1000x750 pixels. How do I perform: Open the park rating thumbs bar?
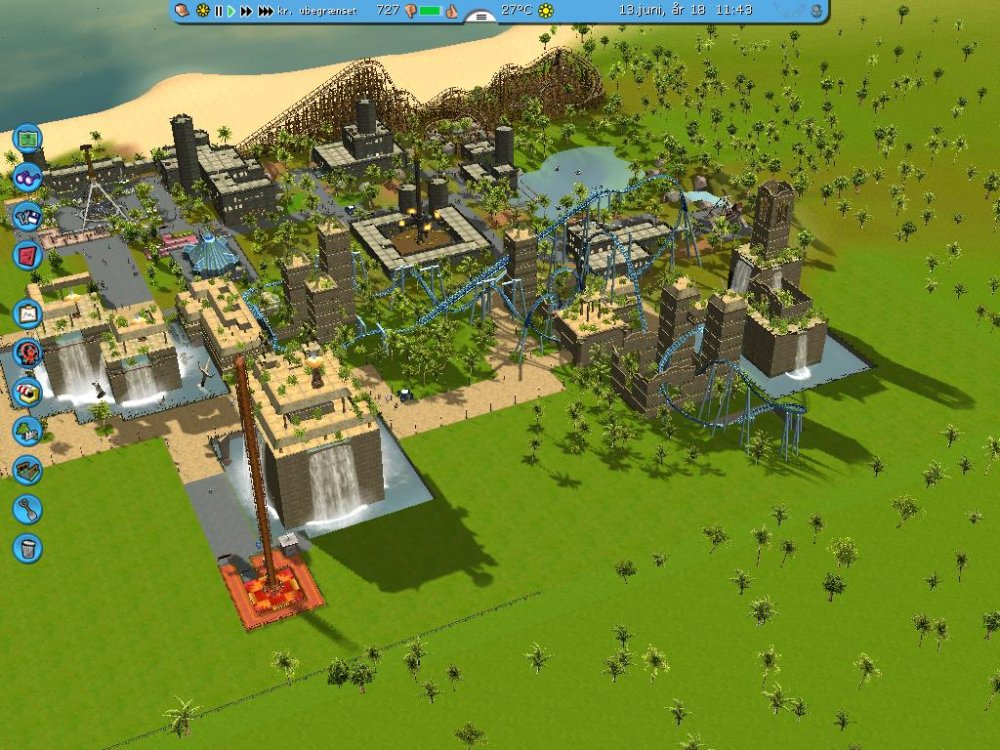(430, 11)
